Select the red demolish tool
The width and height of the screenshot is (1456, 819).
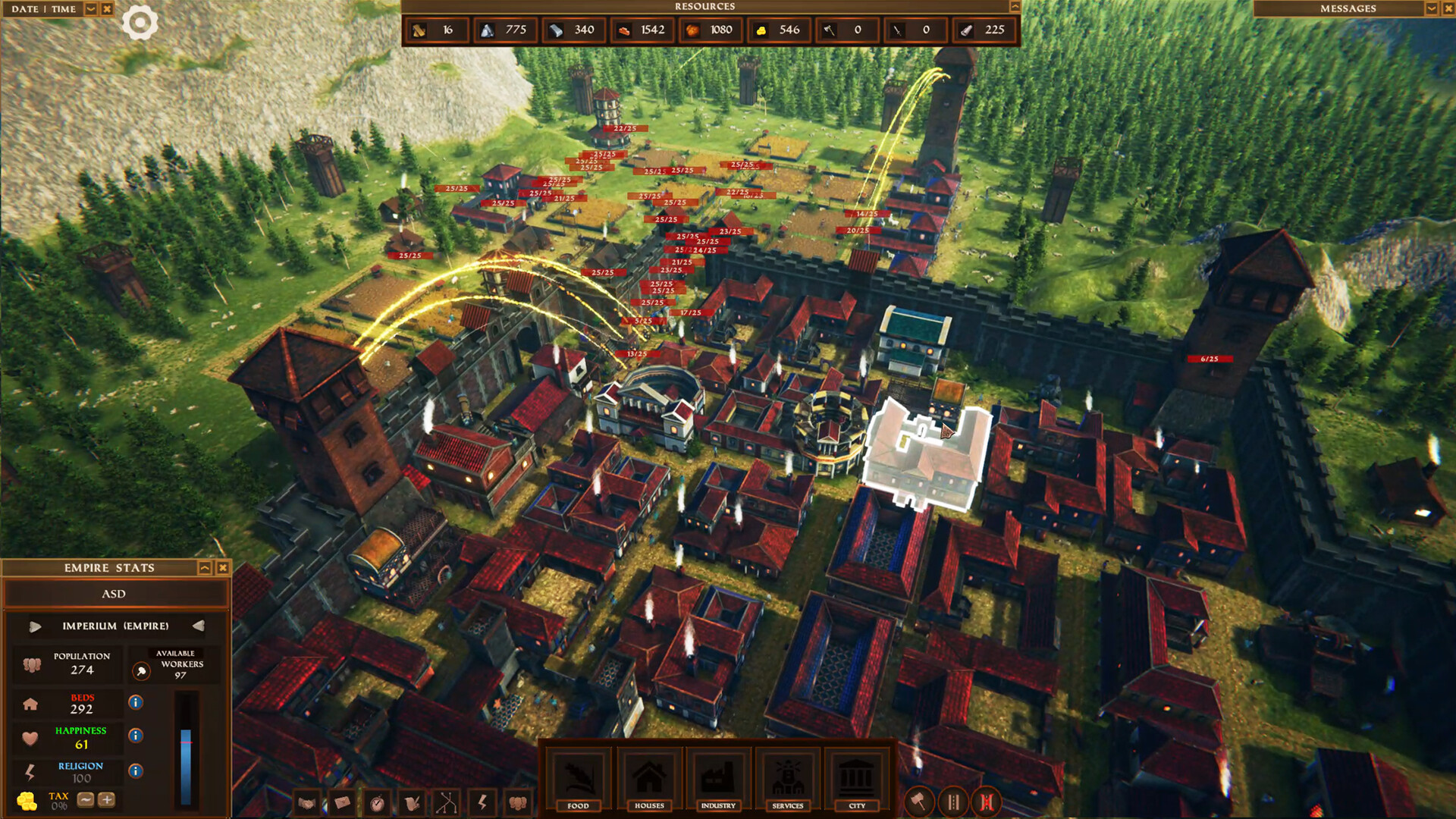coord(987,802)
